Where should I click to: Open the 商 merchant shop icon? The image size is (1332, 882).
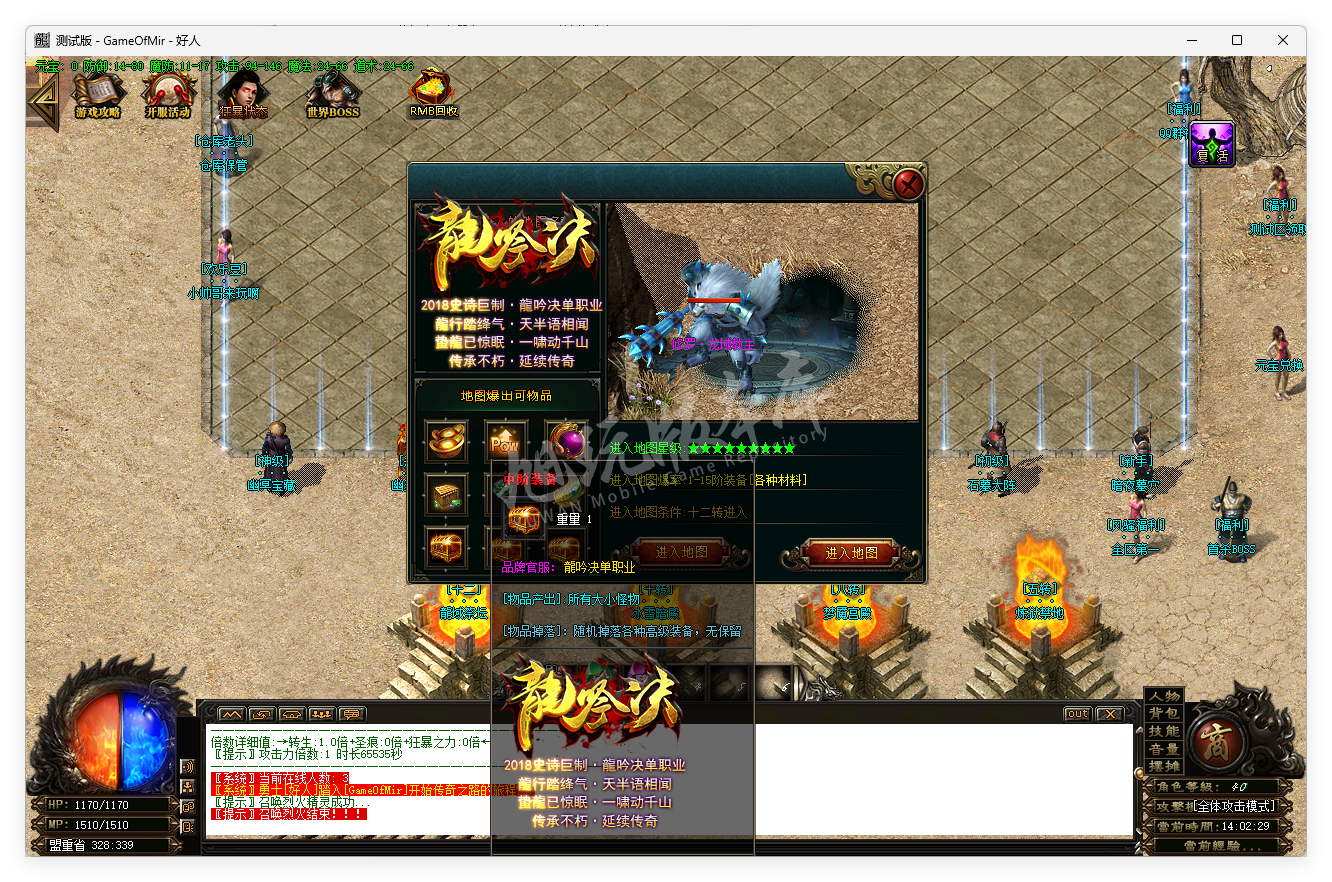1217,742
